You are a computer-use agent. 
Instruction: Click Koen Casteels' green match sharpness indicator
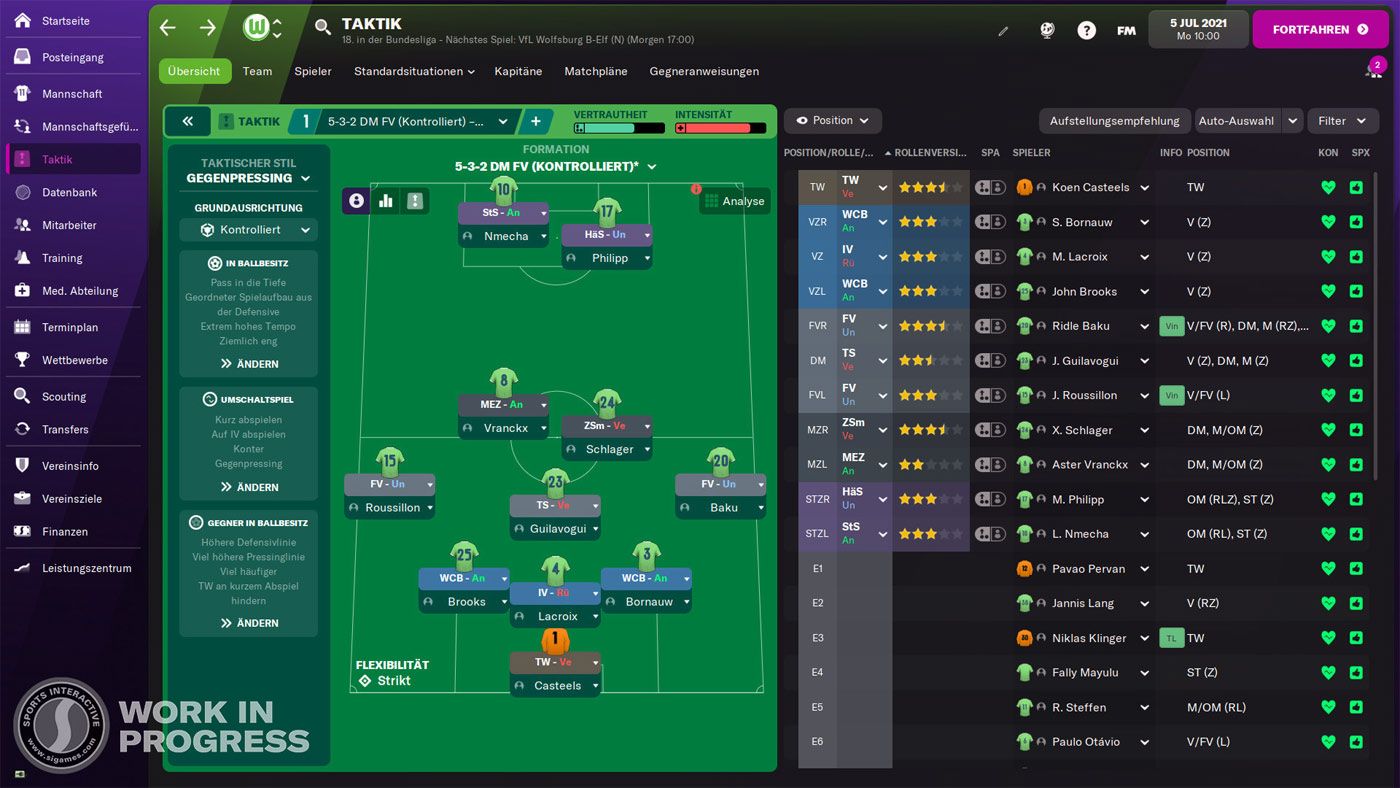point(1355,187)
